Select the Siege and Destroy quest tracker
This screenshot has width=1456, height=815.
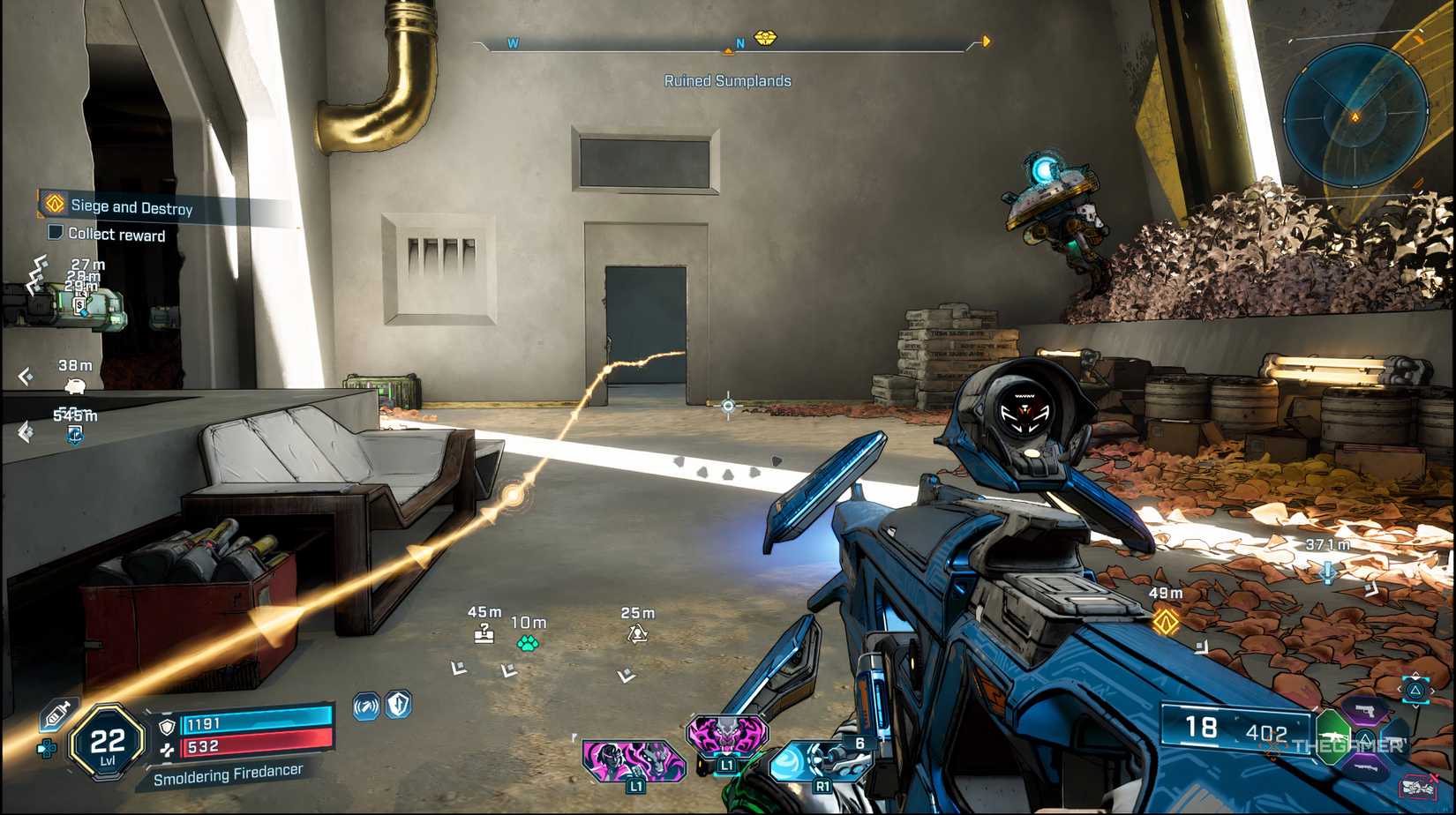pos(131,207)
